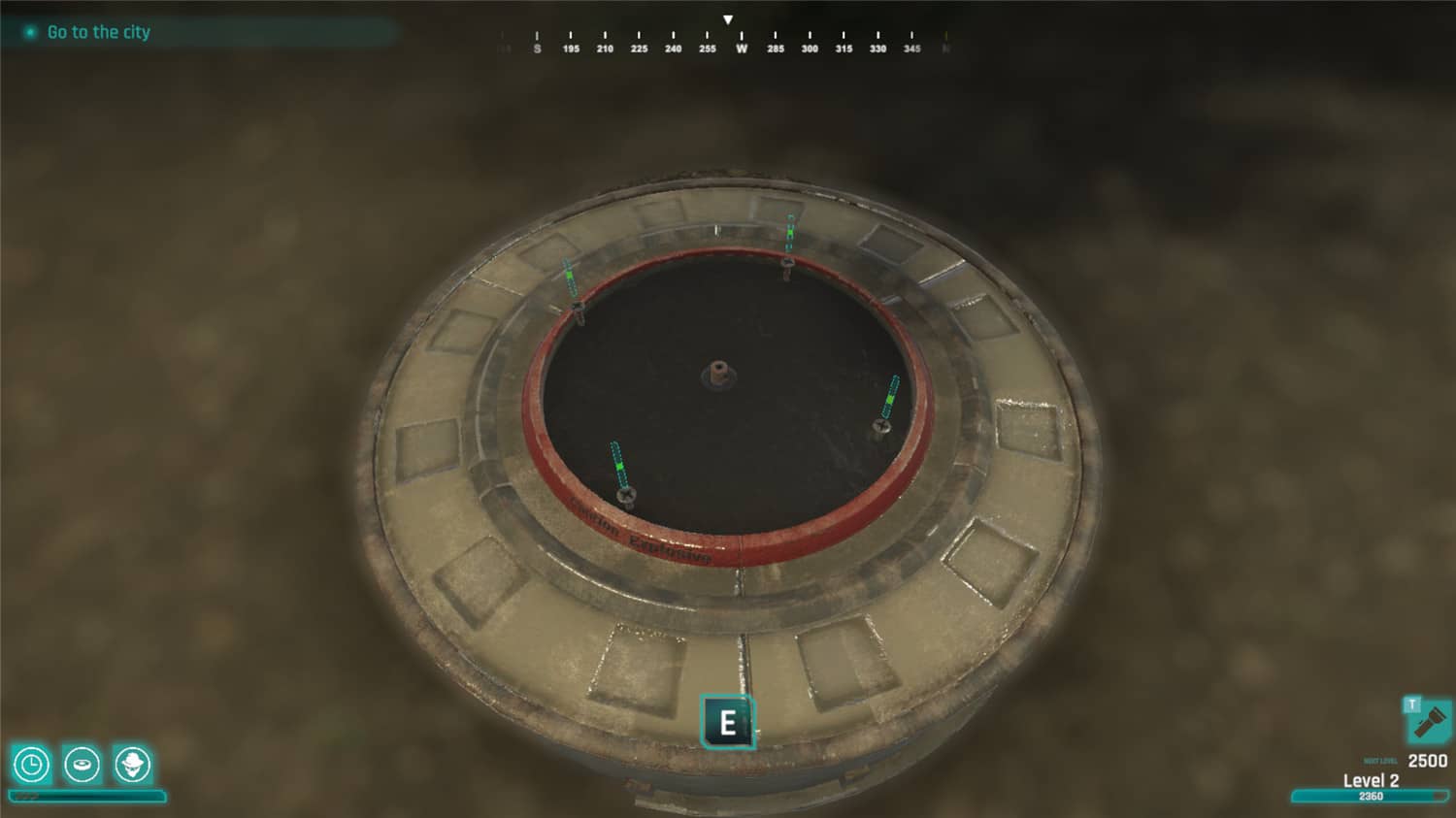Select the S marker on the compass
The image size is (1456, 818).
(537, 47)
